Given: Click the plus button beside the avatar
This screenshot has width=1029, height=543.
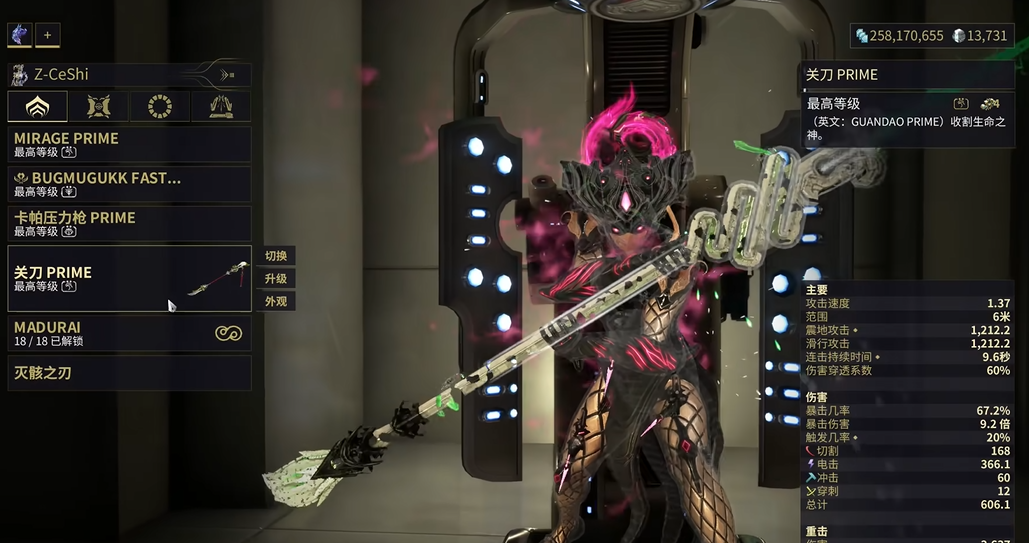Looking at the screenshot, I should coord(47,35).
